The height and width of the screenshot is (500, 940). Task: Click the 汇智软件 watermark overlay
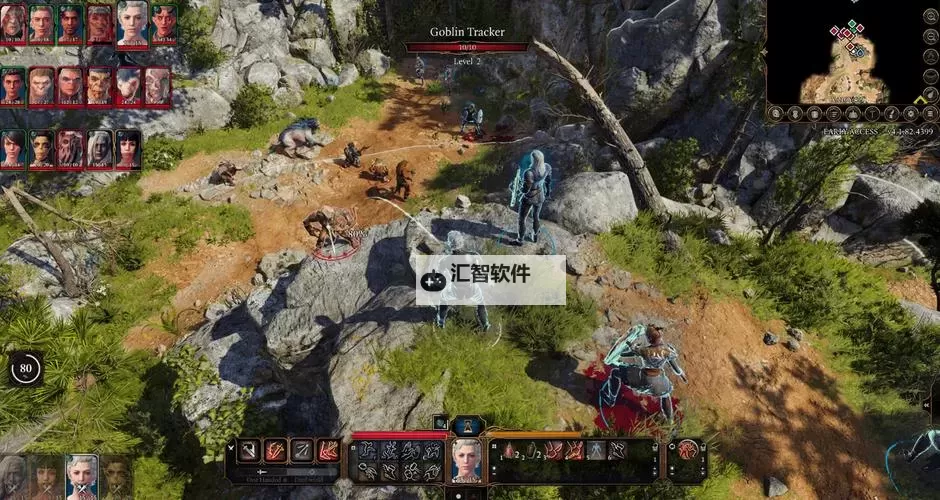pos(490,281)
